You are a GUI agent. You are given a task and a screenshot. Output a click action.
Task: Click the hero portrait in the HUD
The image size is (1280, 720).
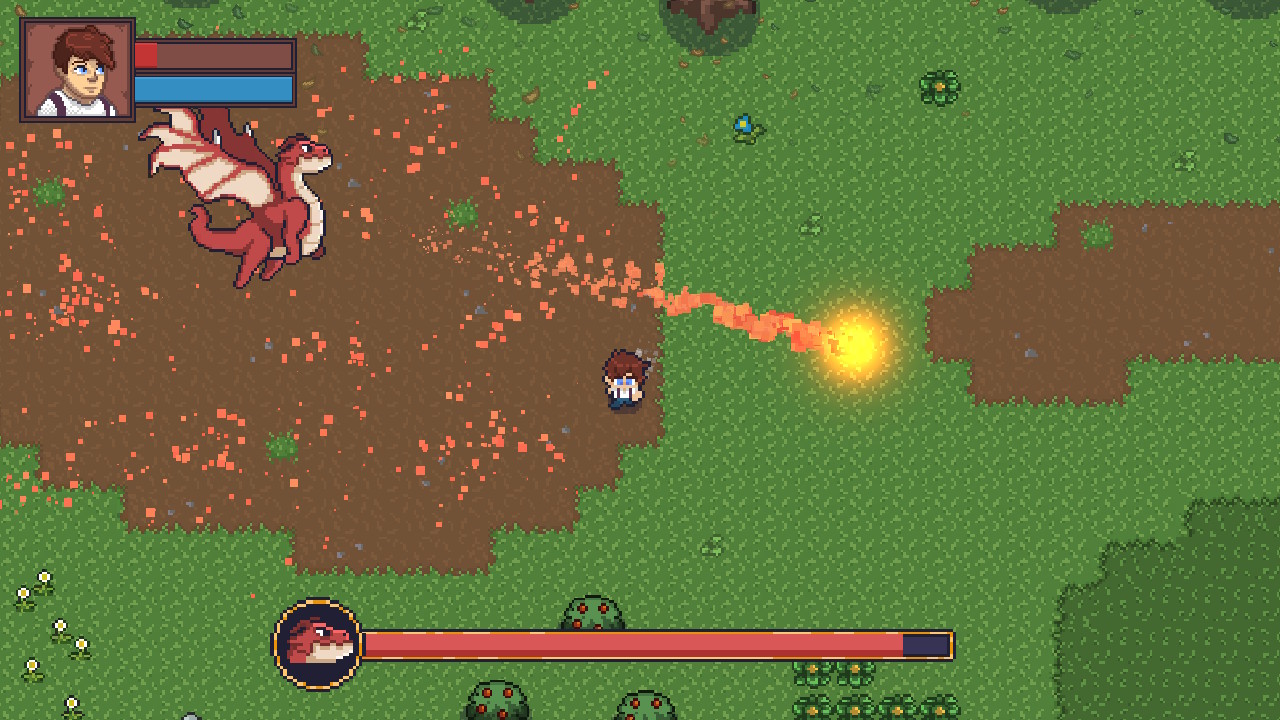pyautogui.click(x=78, y=70)
